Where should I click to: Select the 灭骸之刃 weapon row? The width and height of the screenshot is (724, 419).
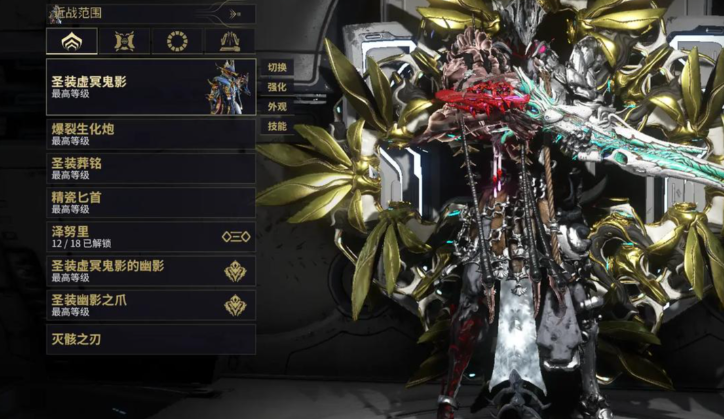(150, 339)
